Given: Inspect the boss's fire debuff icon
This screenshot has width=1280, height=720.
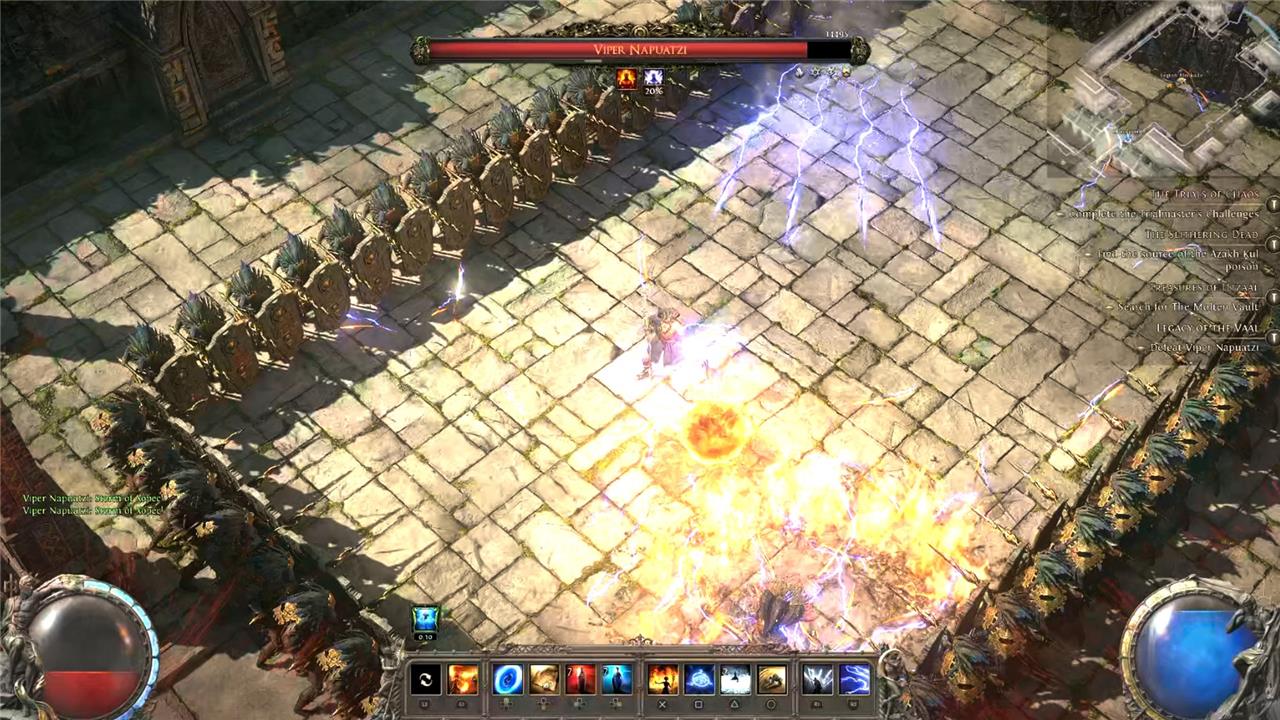Looking at the screenshot, I should tap(627, 78).
